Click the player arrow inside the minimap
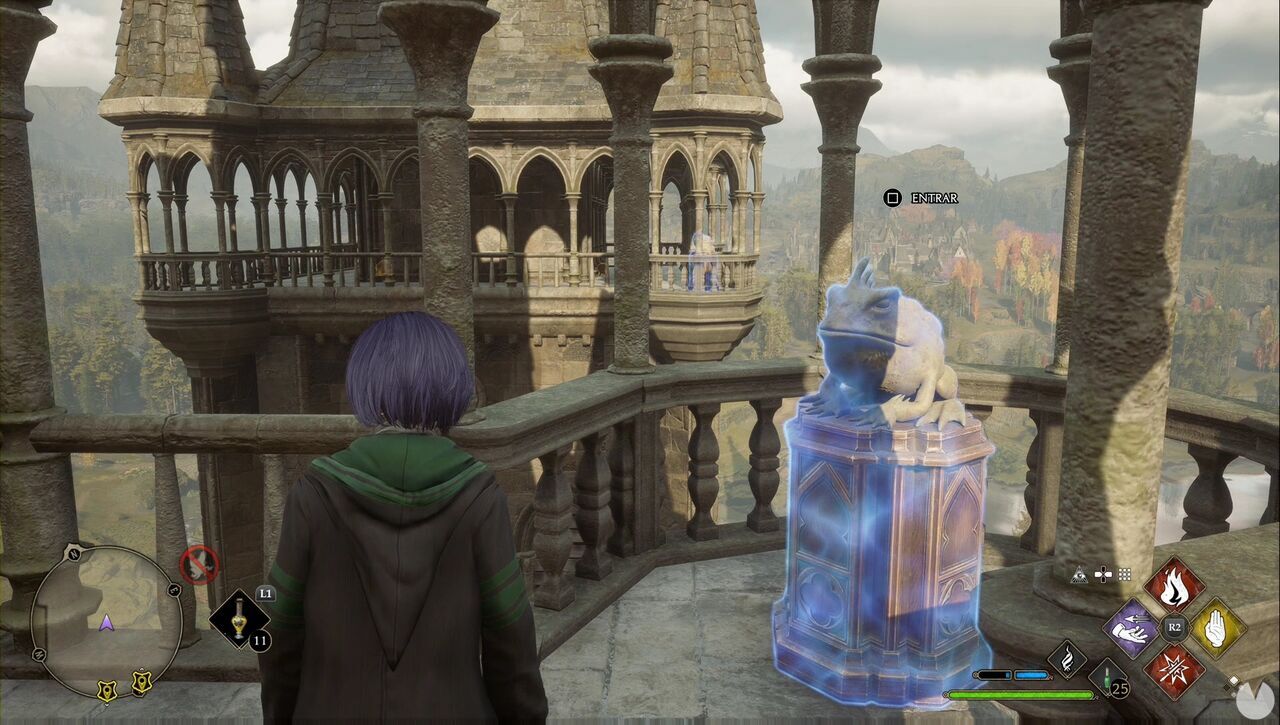The width and height of the screenshot is (1280, 725). pos(106,622)
